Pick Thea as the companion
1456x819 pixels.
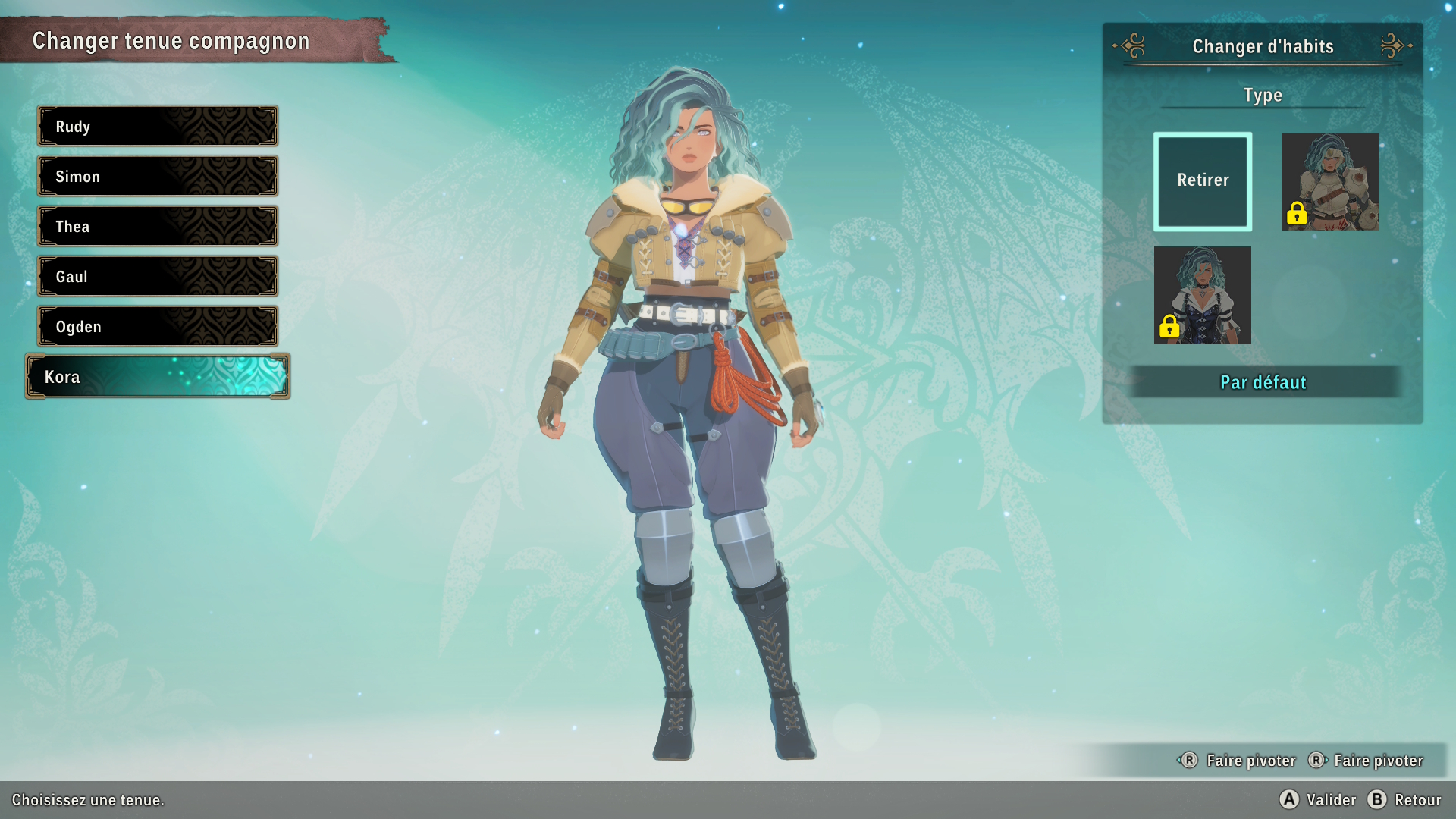click(158, 226)
